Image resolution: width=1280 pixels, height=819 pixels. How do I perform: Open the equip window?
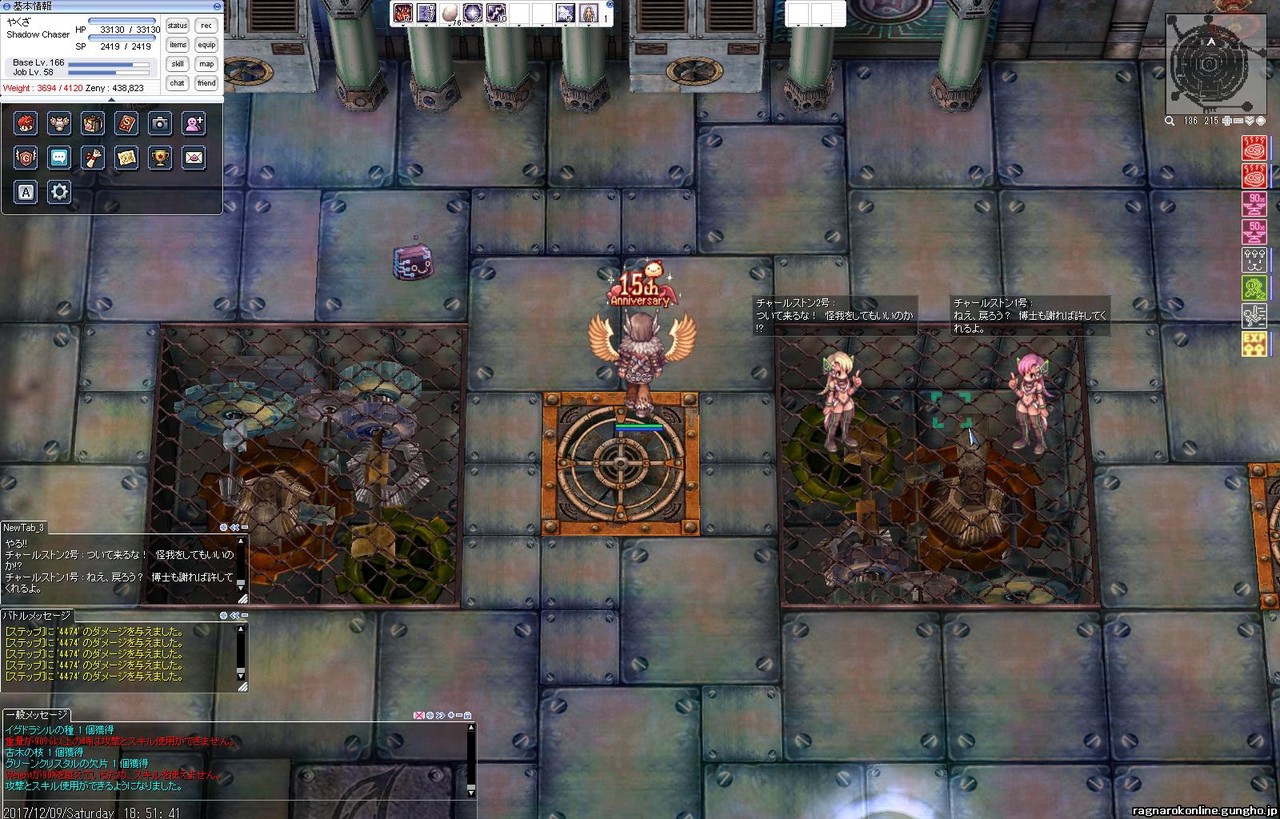206,45
